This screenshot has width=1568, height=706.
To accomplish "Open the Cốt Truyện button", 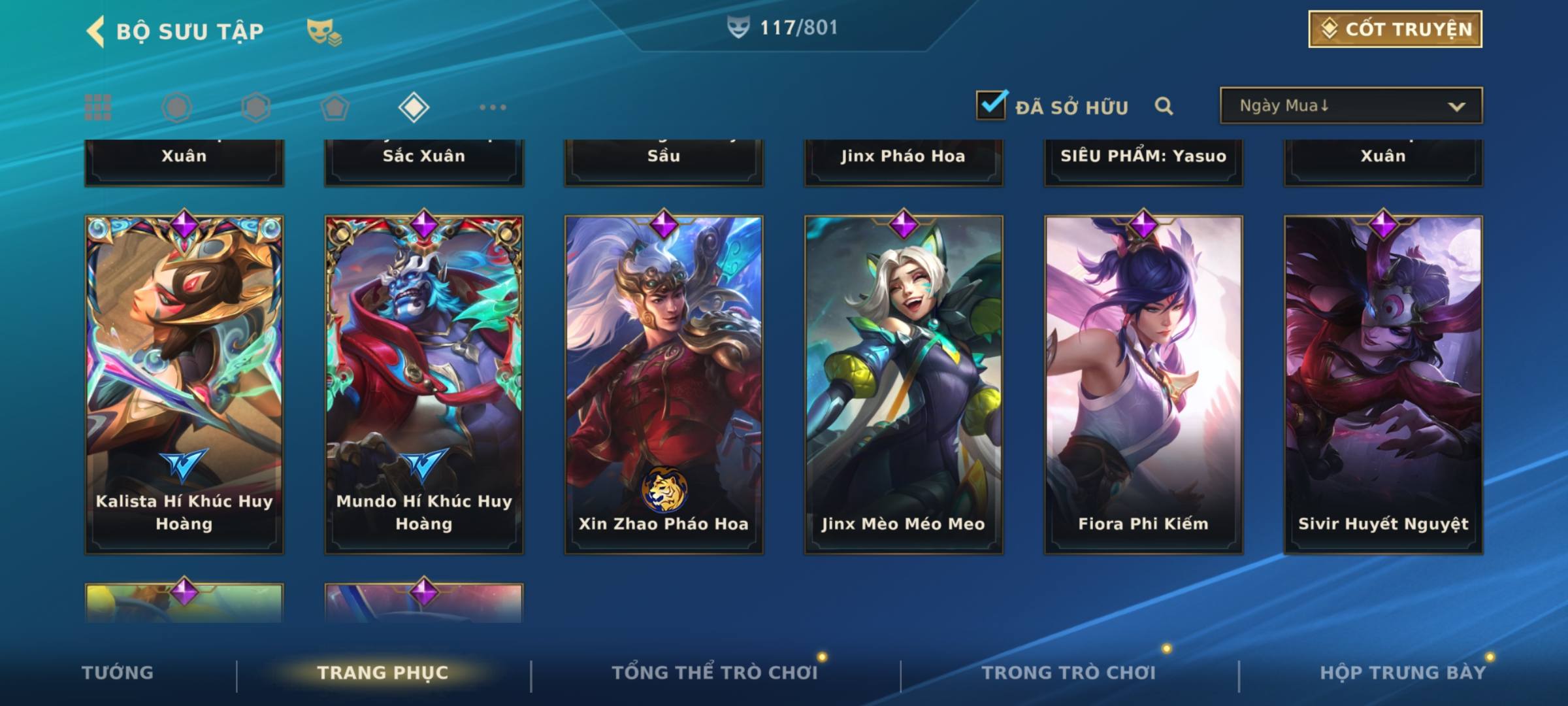I will [1395, 29].
